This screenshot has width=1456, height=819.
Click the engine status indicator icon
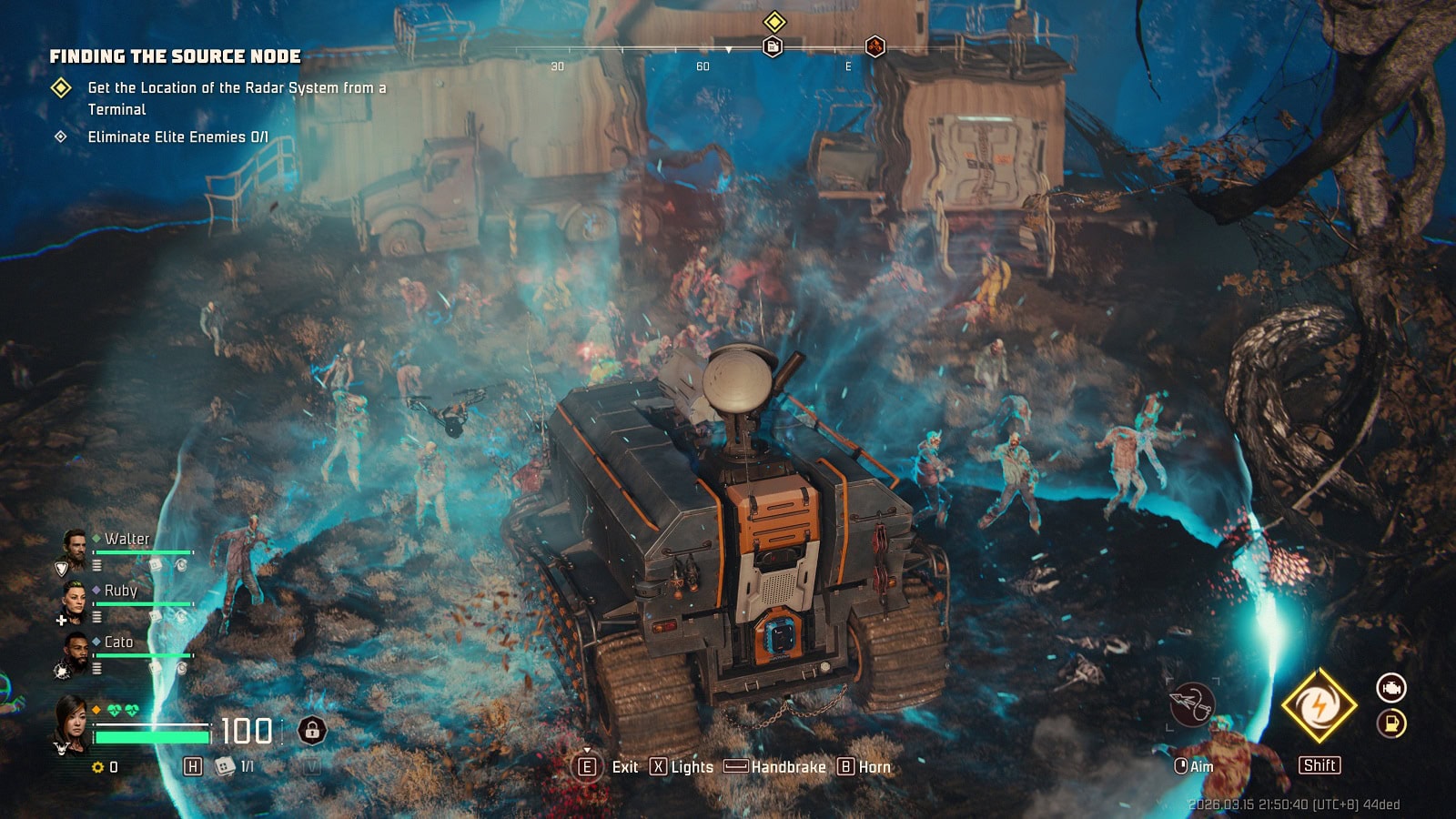pyautogui.click(x=1390, y=688)
